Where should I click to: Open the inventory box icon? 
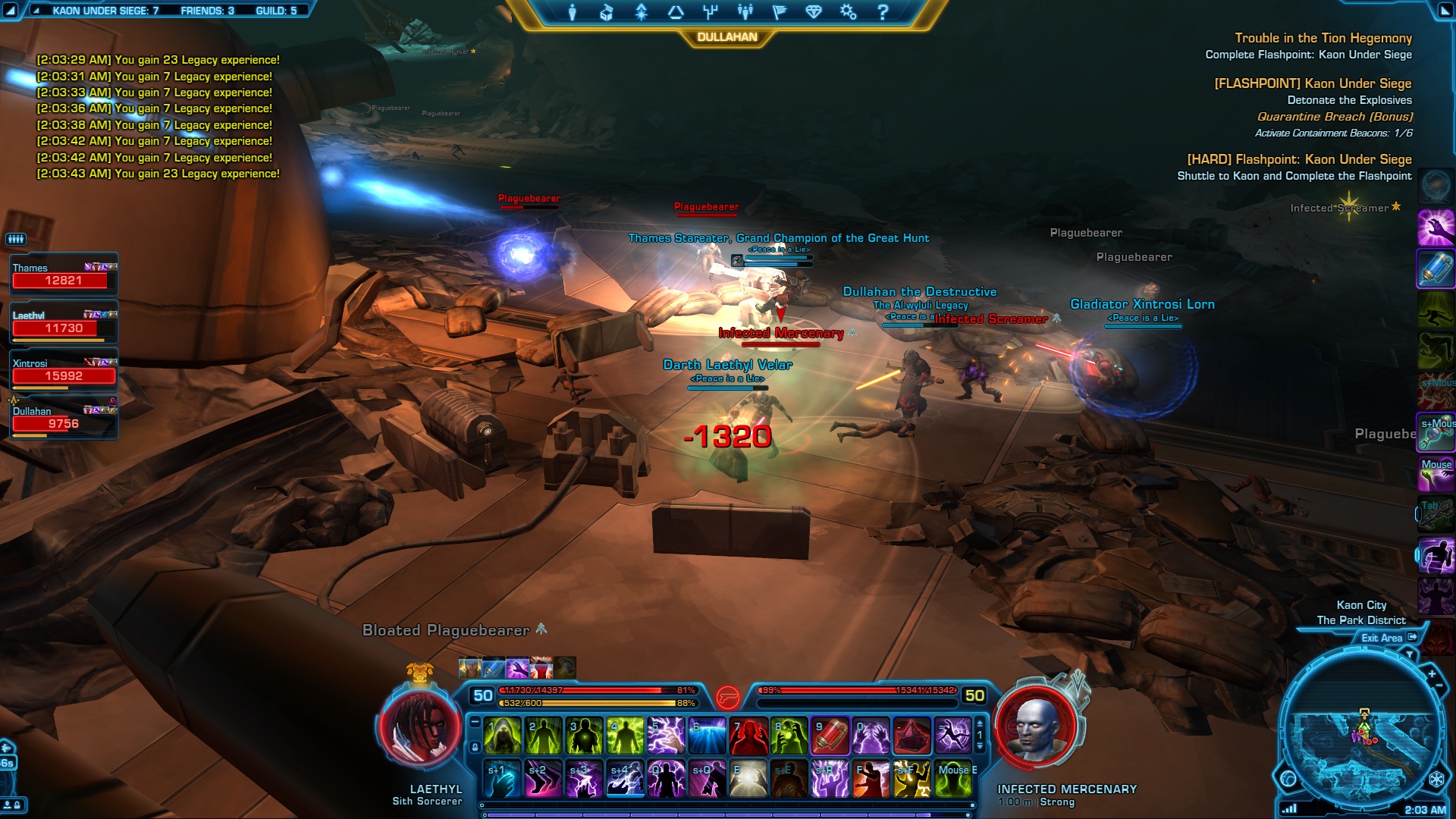tap(606, 11)
